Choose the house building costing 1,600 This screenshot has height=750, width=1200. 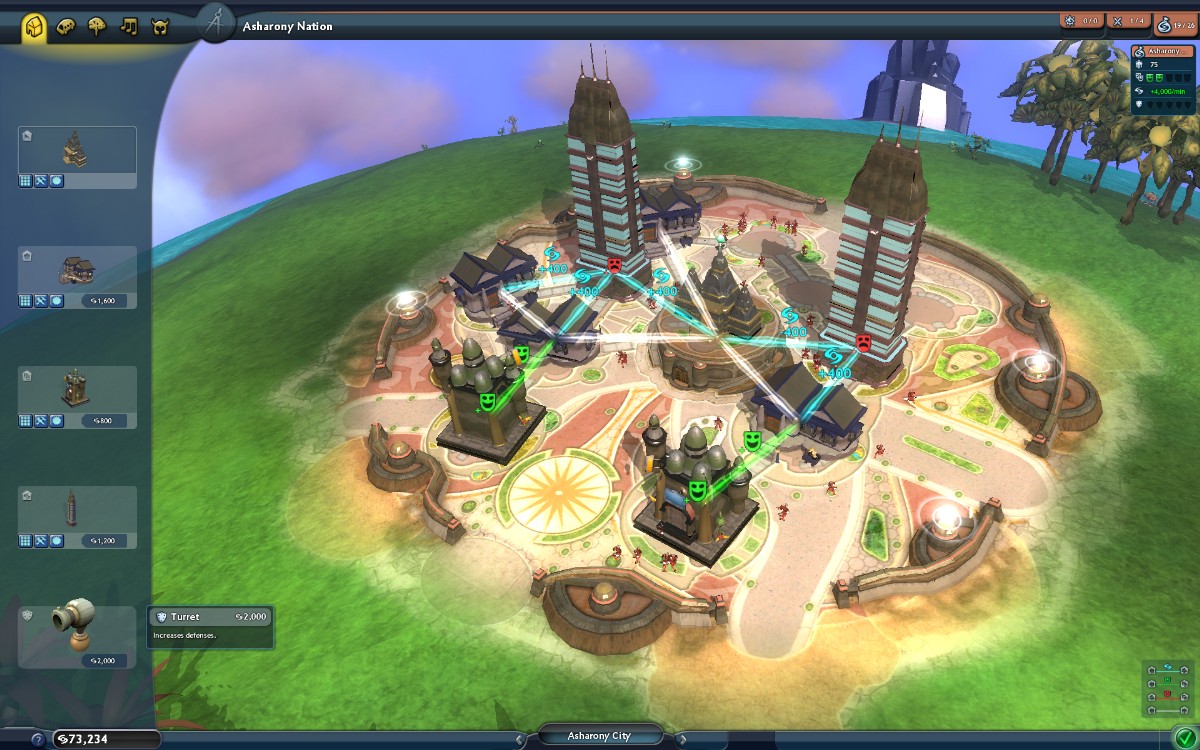tap(77, 277)
